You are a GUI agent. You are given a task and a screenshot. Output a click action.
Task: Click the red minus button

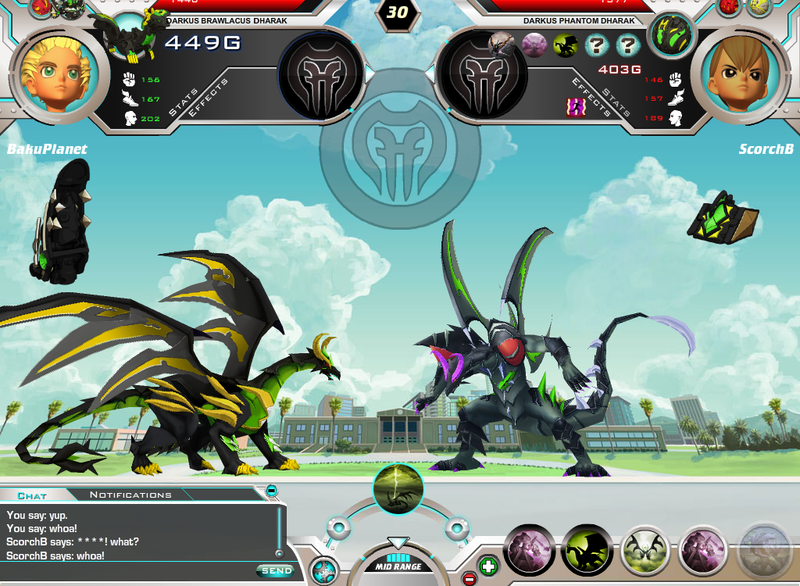(x=469, y=578)
